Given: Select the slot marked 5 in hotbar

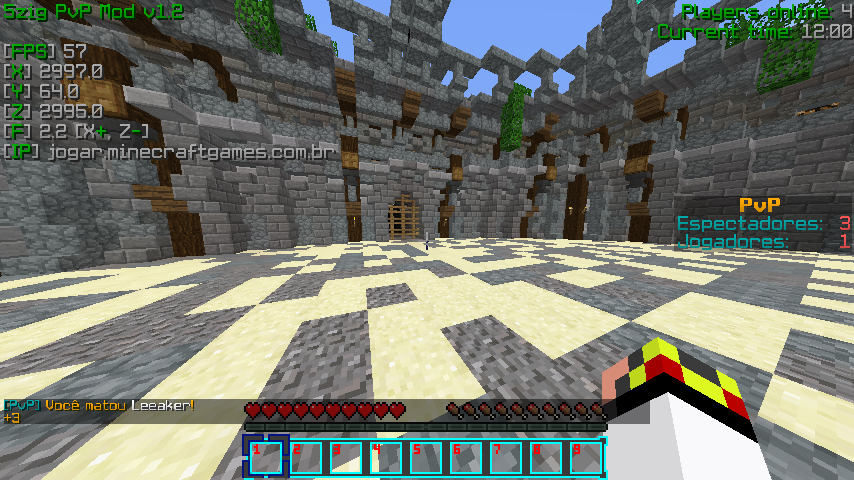Looking at the screenshot, I should point(426,457).
